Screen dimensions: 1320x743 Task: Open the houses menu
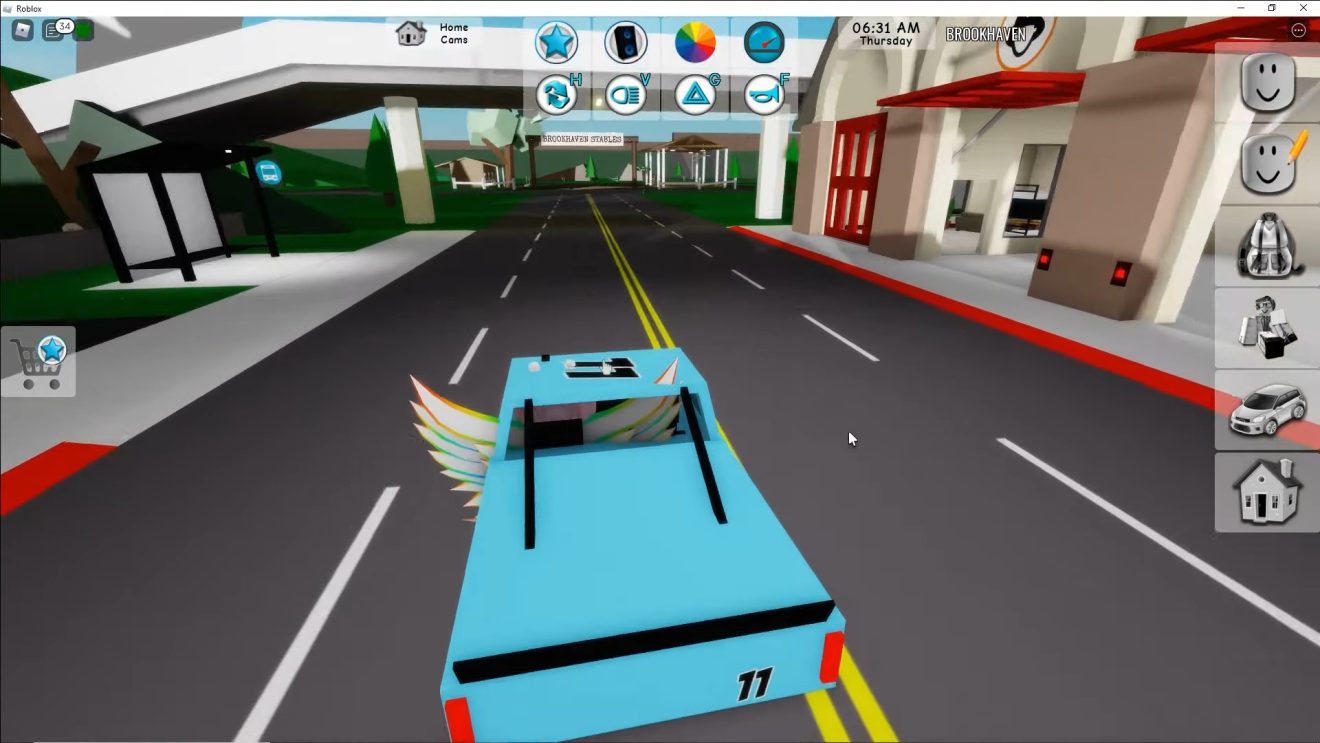(x=1267, y=491)
